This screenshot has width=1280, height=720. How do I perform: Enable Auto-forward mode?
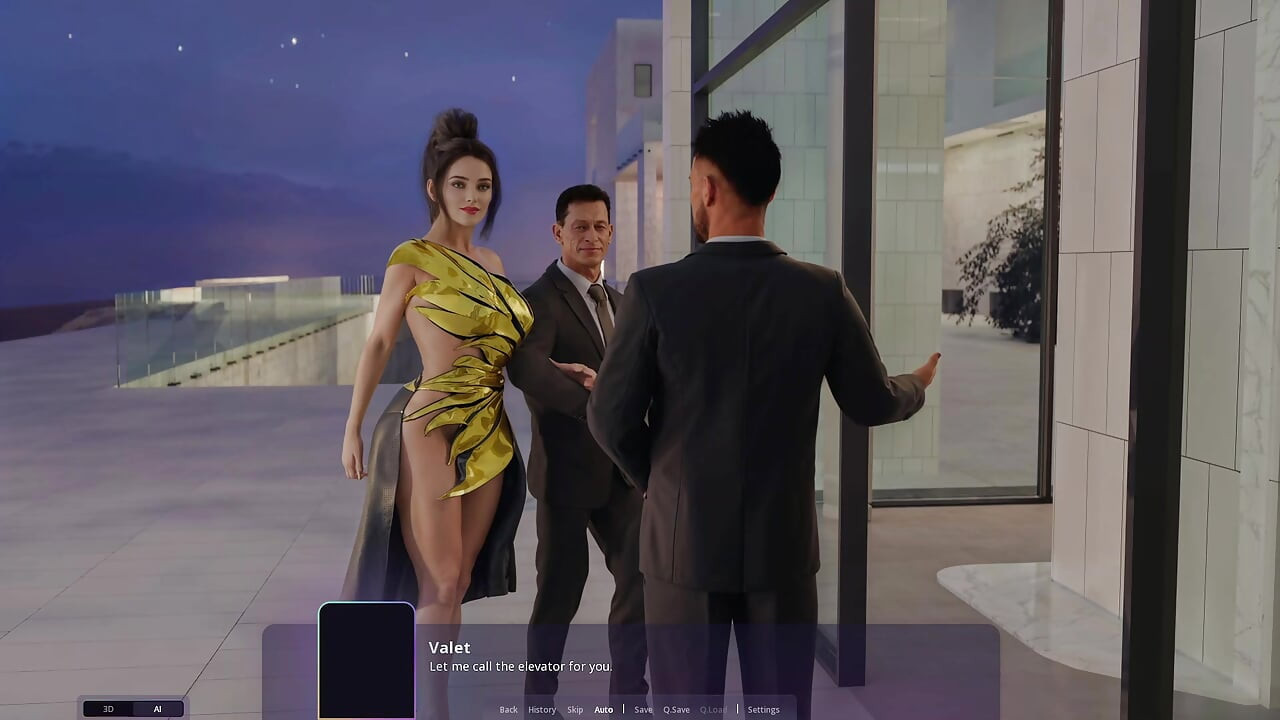coord(604,709)
